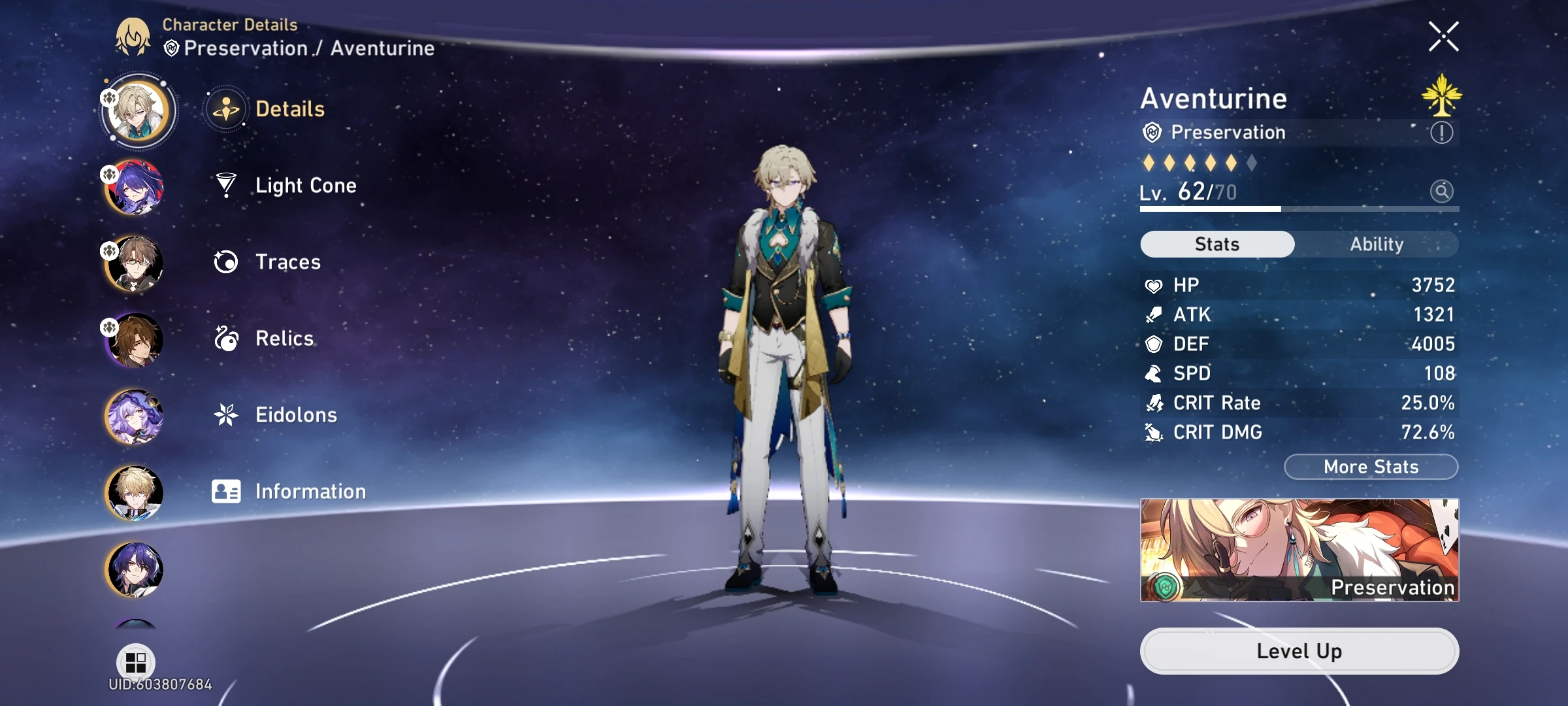Image resolution: width=1568 pixels, height=706 pixels.
Task: Open the Light Cone section
Action: [x=304, y=186]
